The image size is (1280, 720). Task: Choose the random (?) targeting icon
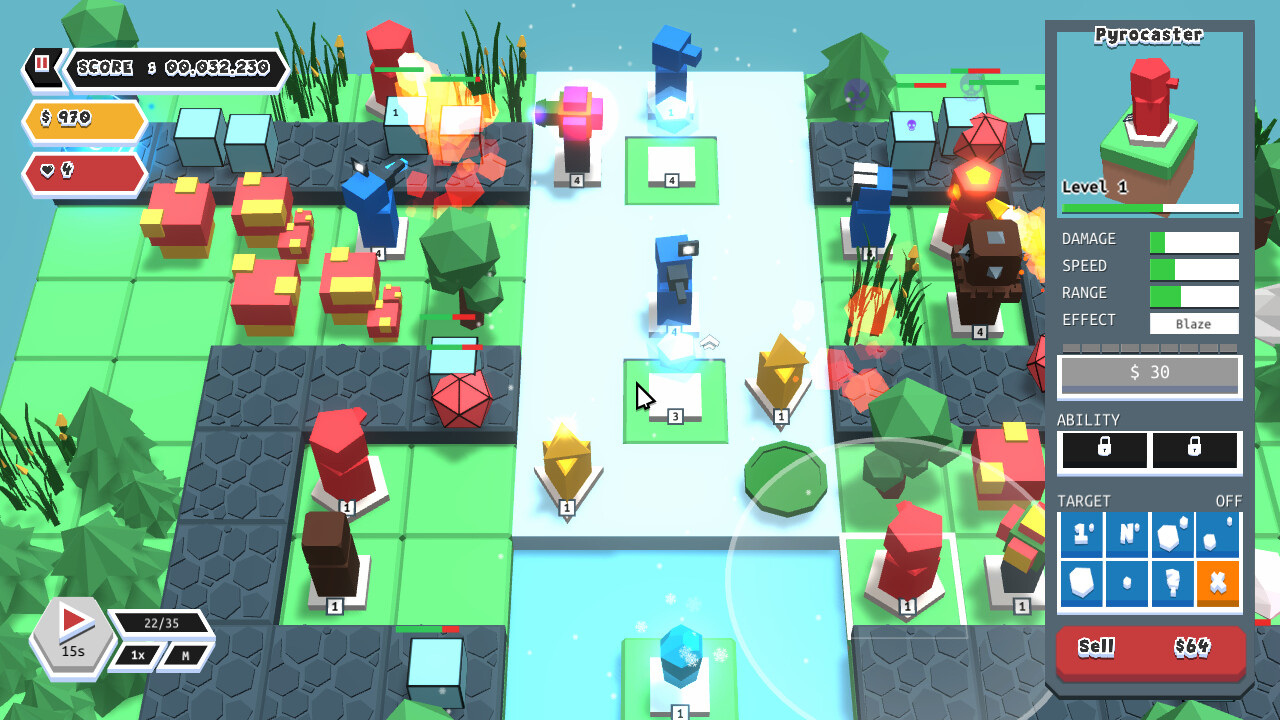1172,582
